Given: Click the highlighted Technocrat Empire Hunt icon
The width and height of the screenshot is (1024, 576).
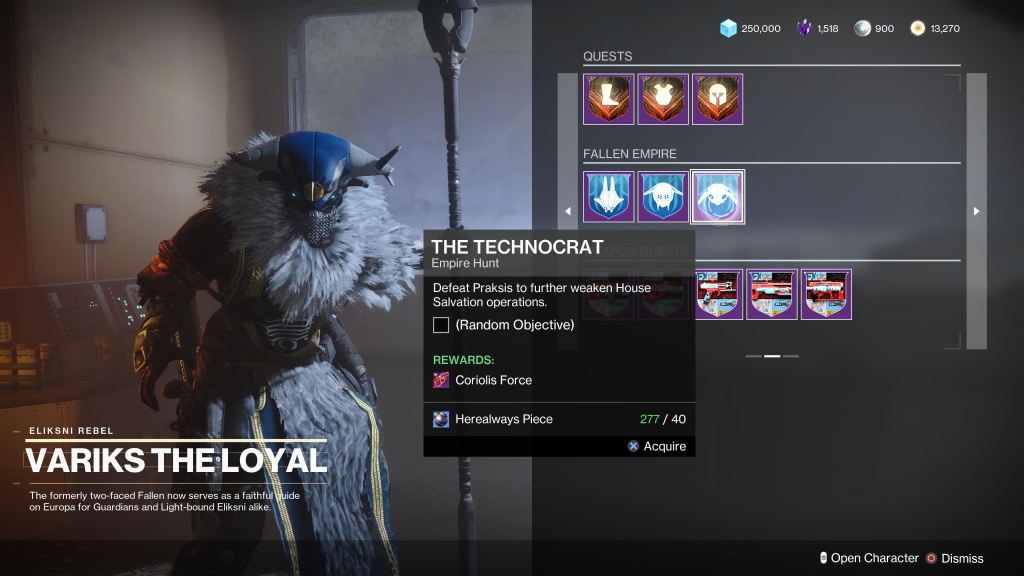Looking at the screenshot, I should click(717, 196).
